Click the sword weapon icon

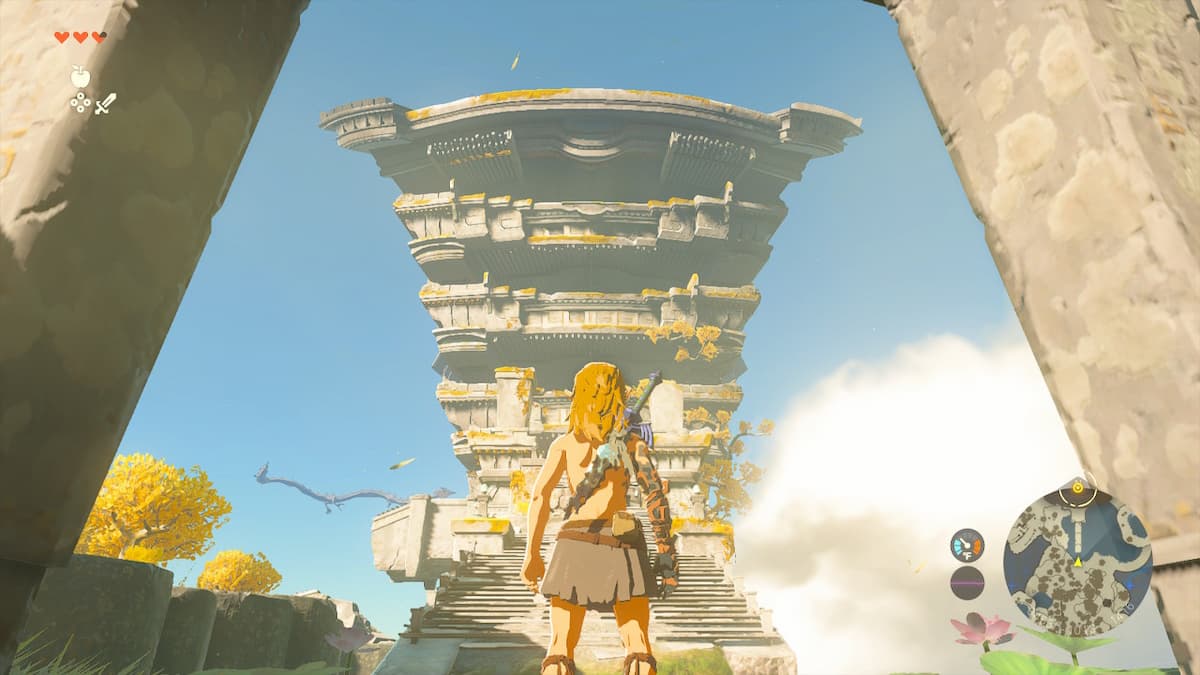coord(105,102)
